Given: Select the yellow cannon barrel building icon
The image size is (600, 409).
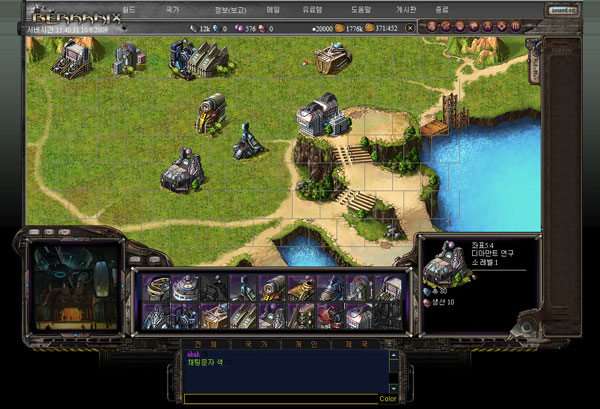Looking at the screenshot, I should click(x=272, y=288).
